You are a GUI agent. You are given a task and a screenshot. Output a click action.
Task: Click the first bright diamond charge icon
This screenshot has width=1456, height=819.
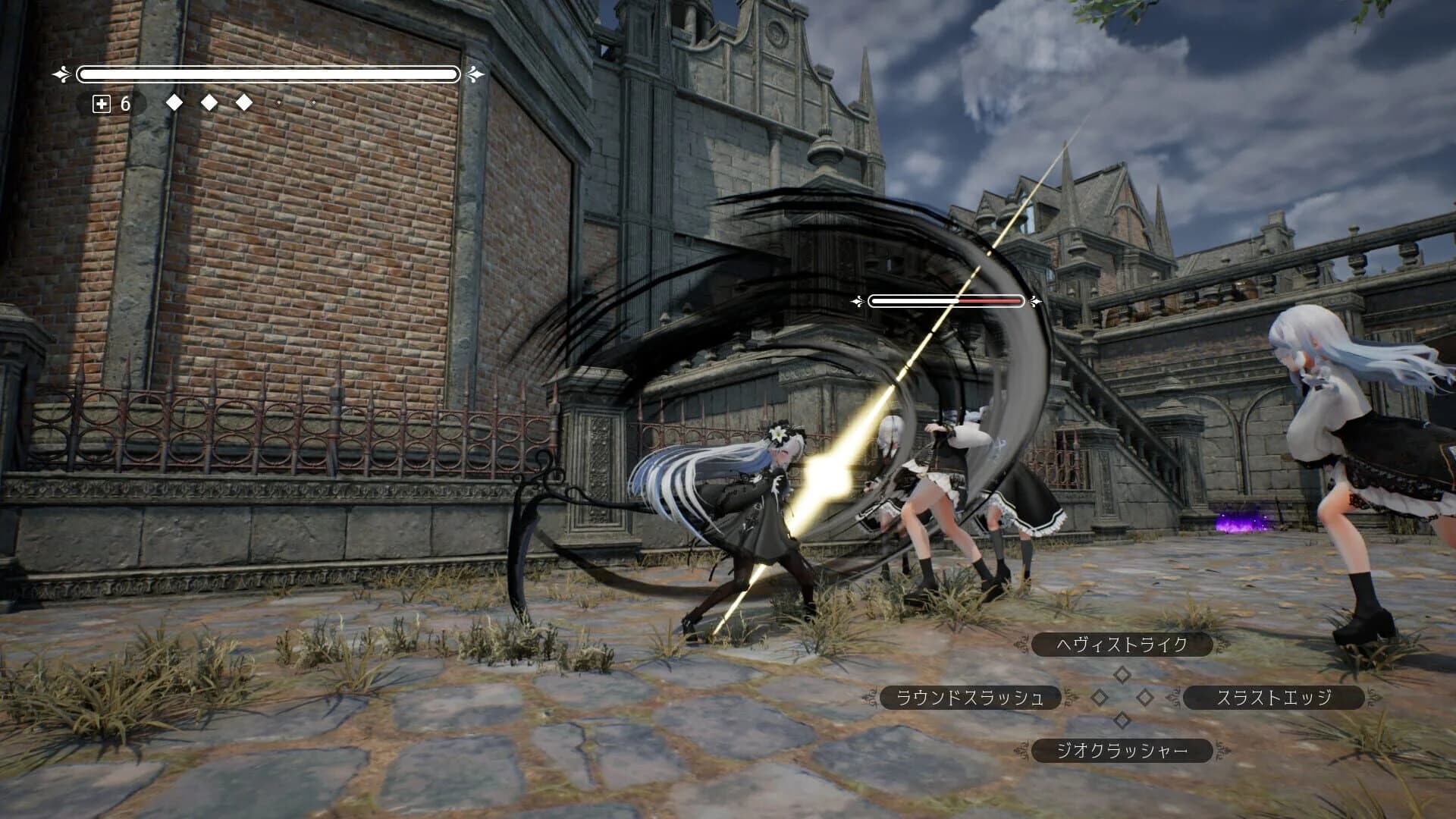(175, 101)
